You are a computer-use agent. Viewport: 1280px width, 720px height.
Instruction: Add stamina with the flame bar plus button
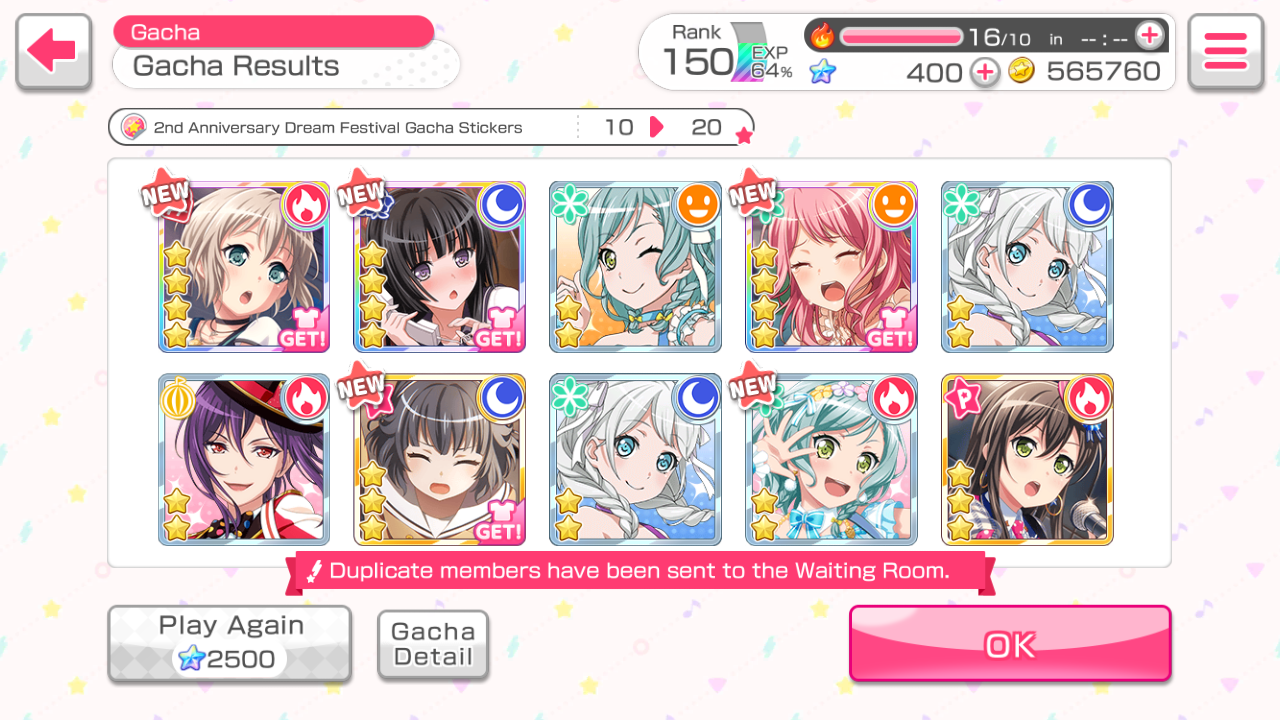[1150, 36]
